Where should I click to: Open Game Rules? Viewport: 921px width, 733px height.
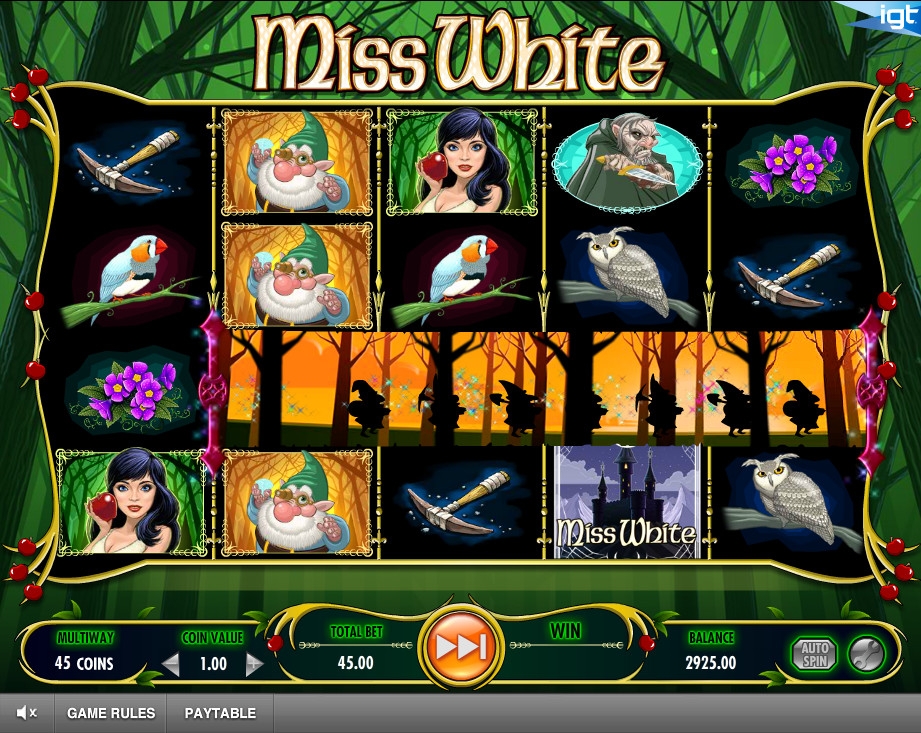coord(111,713)
